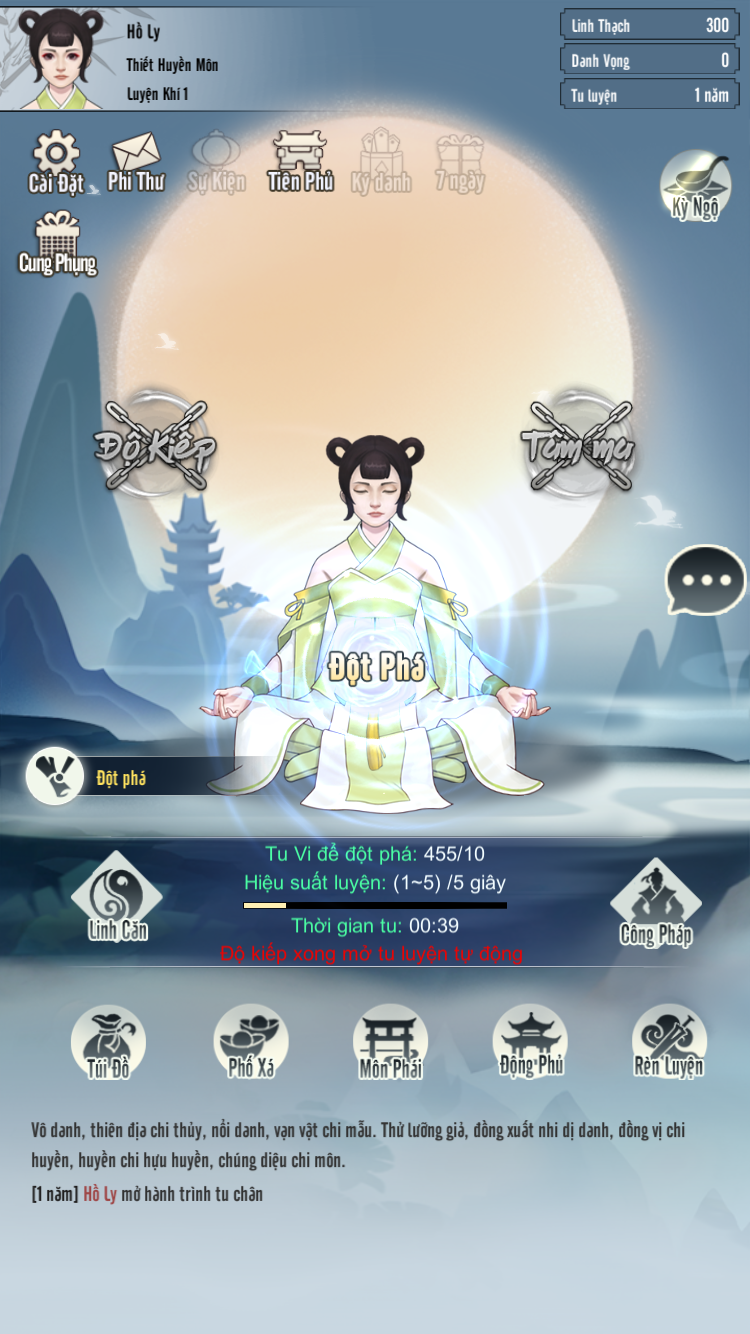Open the Cài Đặt settings gear

click(56, 162)
